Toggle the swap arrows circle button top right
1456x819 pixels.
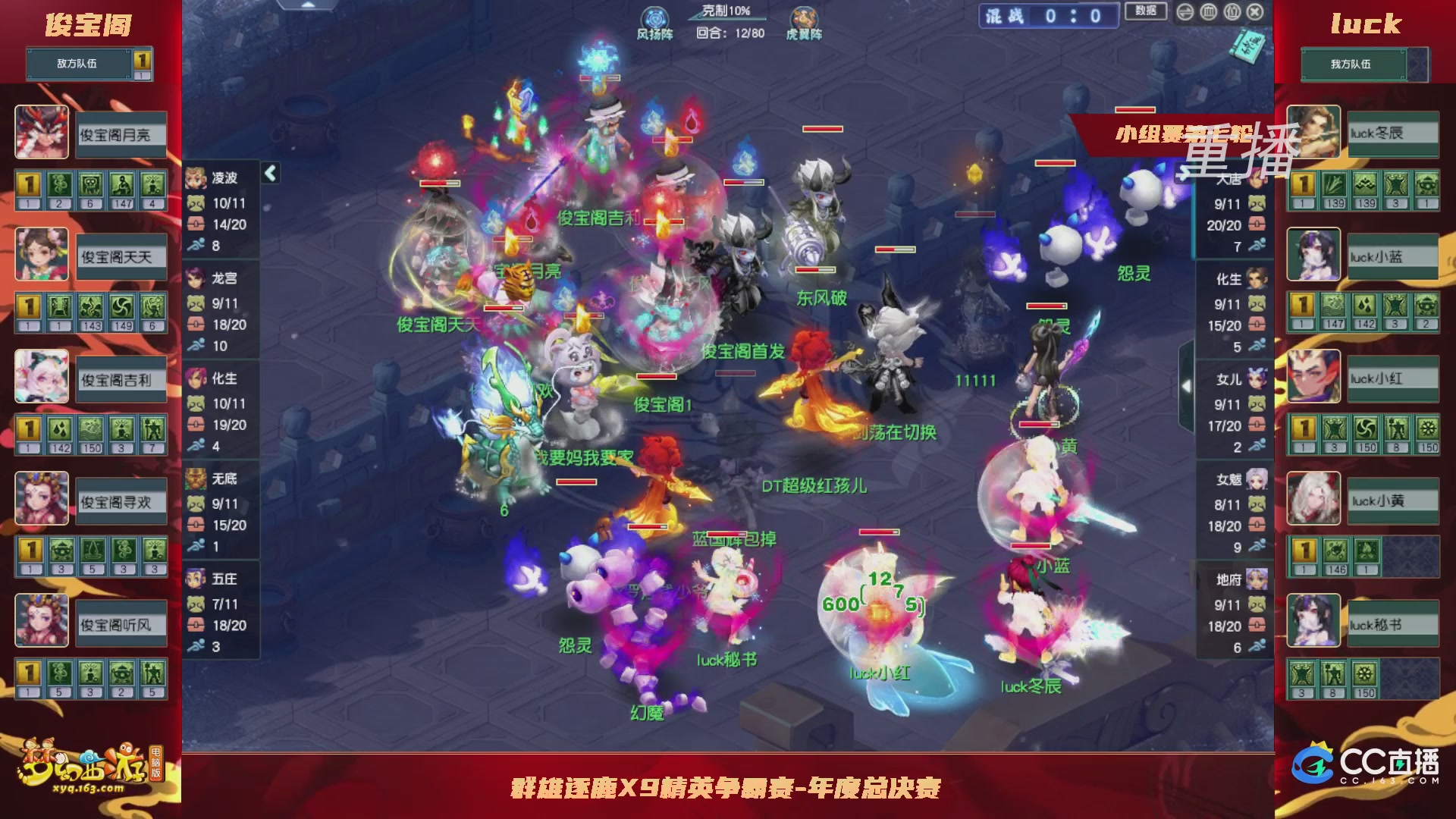(x=1185, y=13)
